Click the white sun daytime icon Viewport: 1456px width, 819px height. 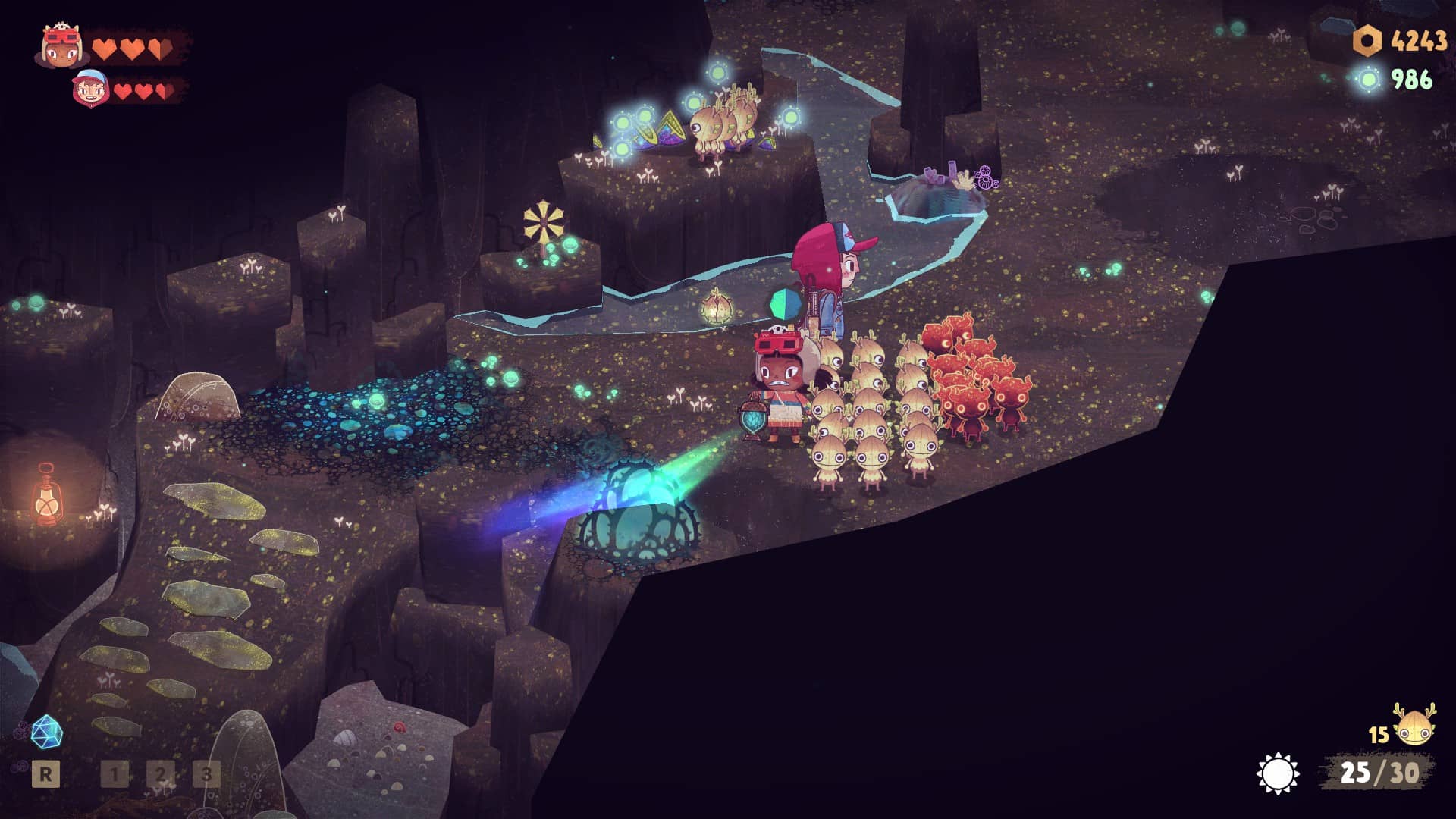(x=1278, y=773)
